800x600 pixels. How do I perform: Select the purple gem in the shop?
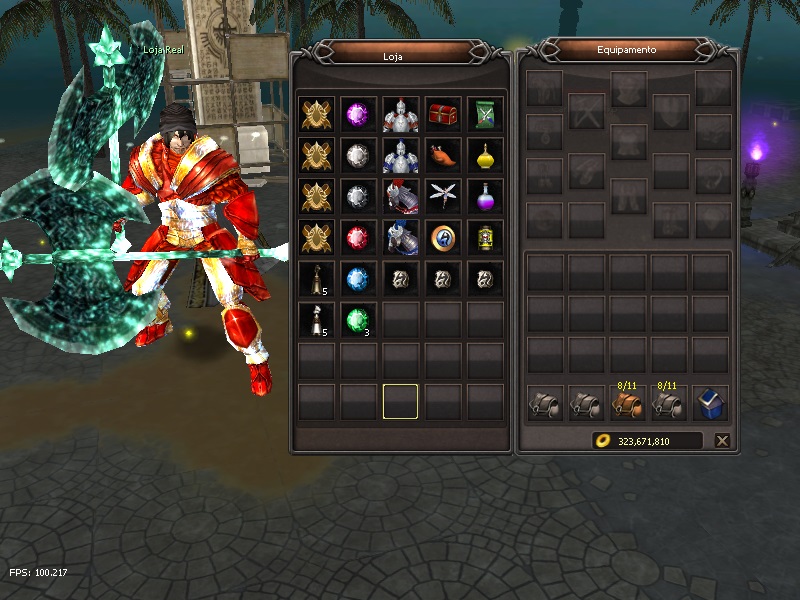coord(358,113)
